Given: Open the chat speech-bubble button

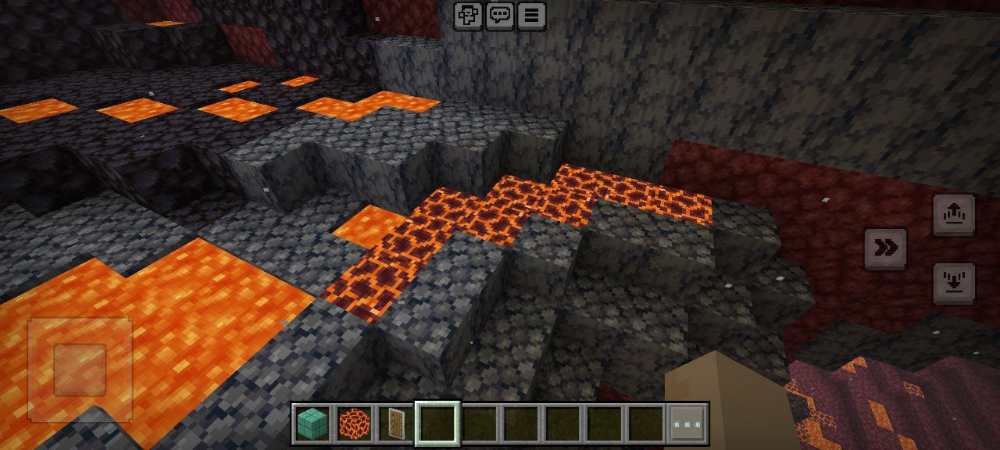Looking at the screenshot, I should point(499,14).
